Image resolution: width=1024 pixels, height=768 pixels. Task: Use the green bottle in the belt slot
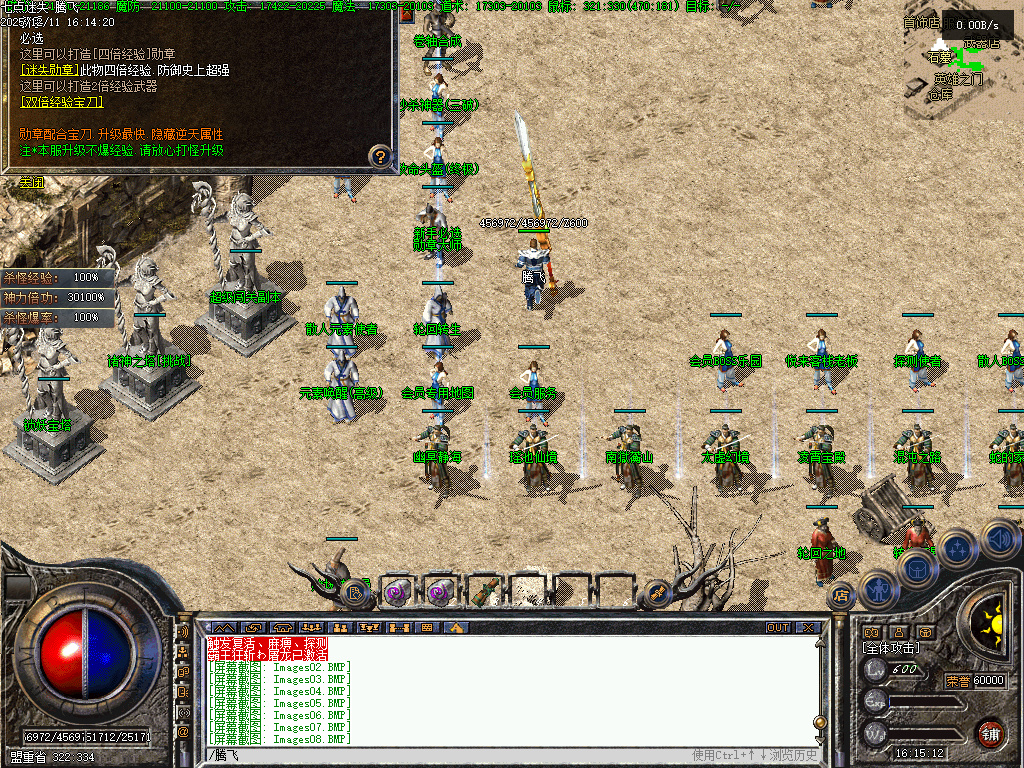click(x=485, y=592)
